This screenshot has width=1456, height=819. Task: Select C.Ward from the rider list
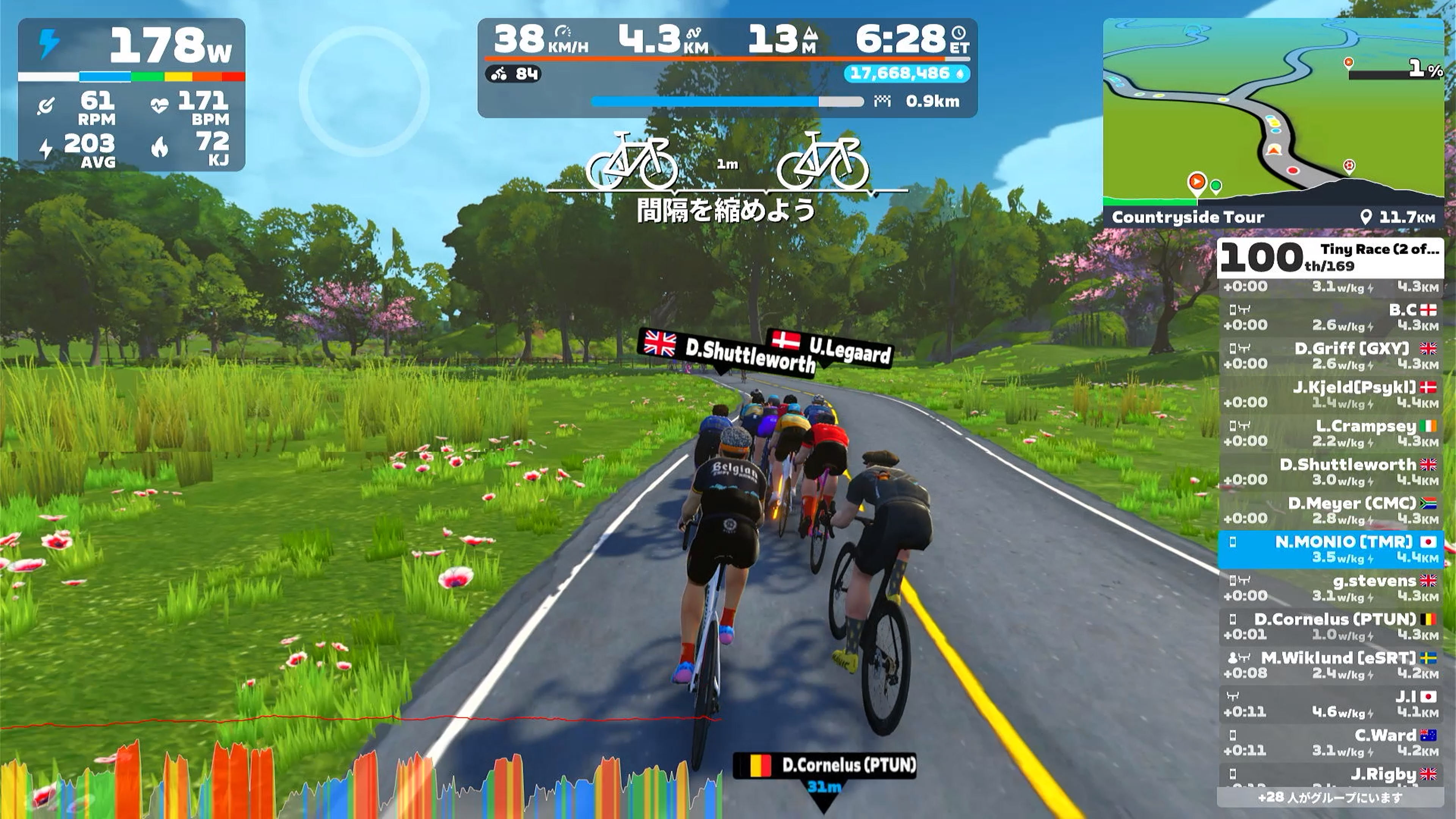click(1330, 743)
